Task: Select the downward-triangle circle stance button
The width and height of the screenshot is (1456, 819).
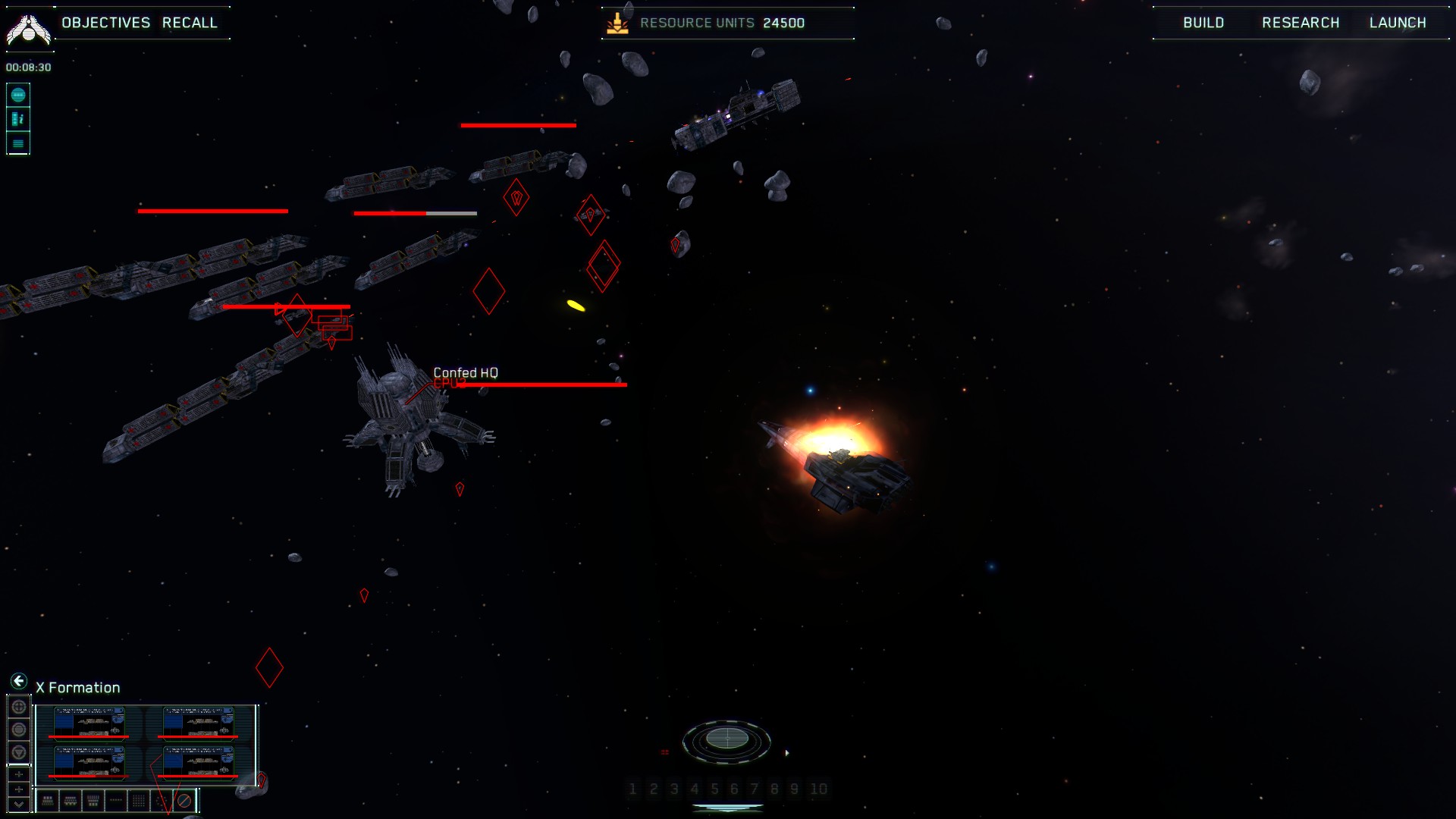Action: [x=19, y=752]
